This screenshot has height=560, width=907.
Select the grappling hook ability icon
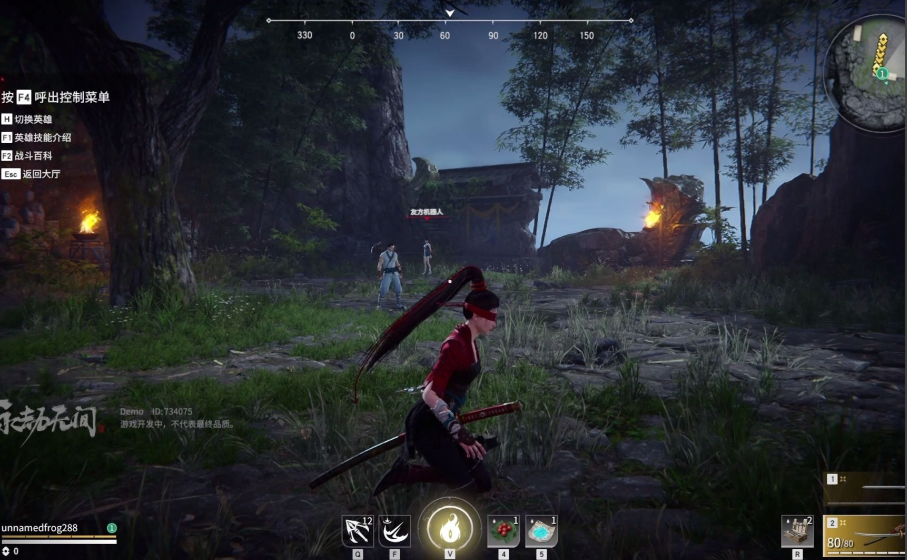point(357,530)
